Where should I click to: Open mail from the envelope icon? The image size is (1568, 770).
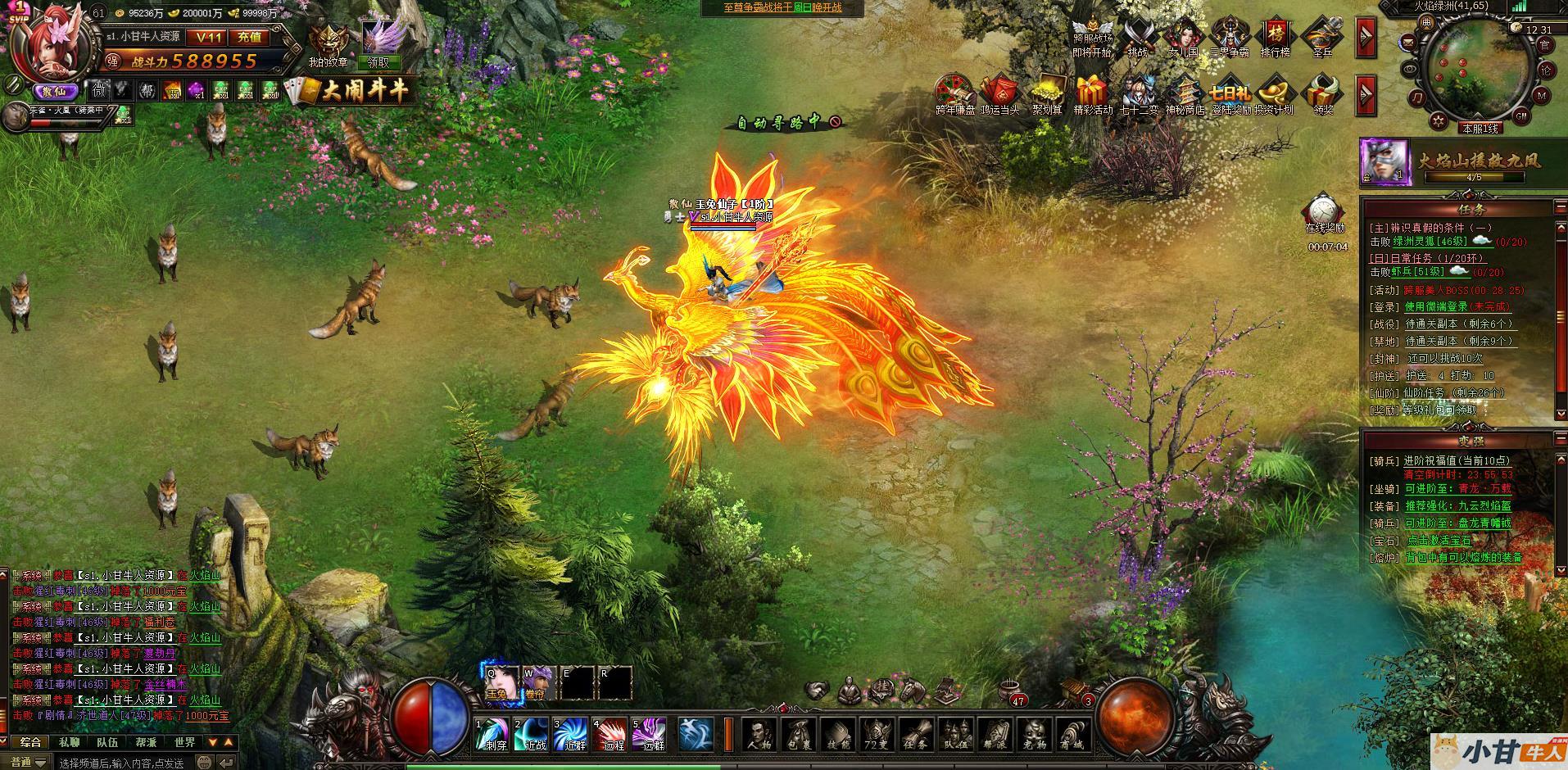[1409, 41]
